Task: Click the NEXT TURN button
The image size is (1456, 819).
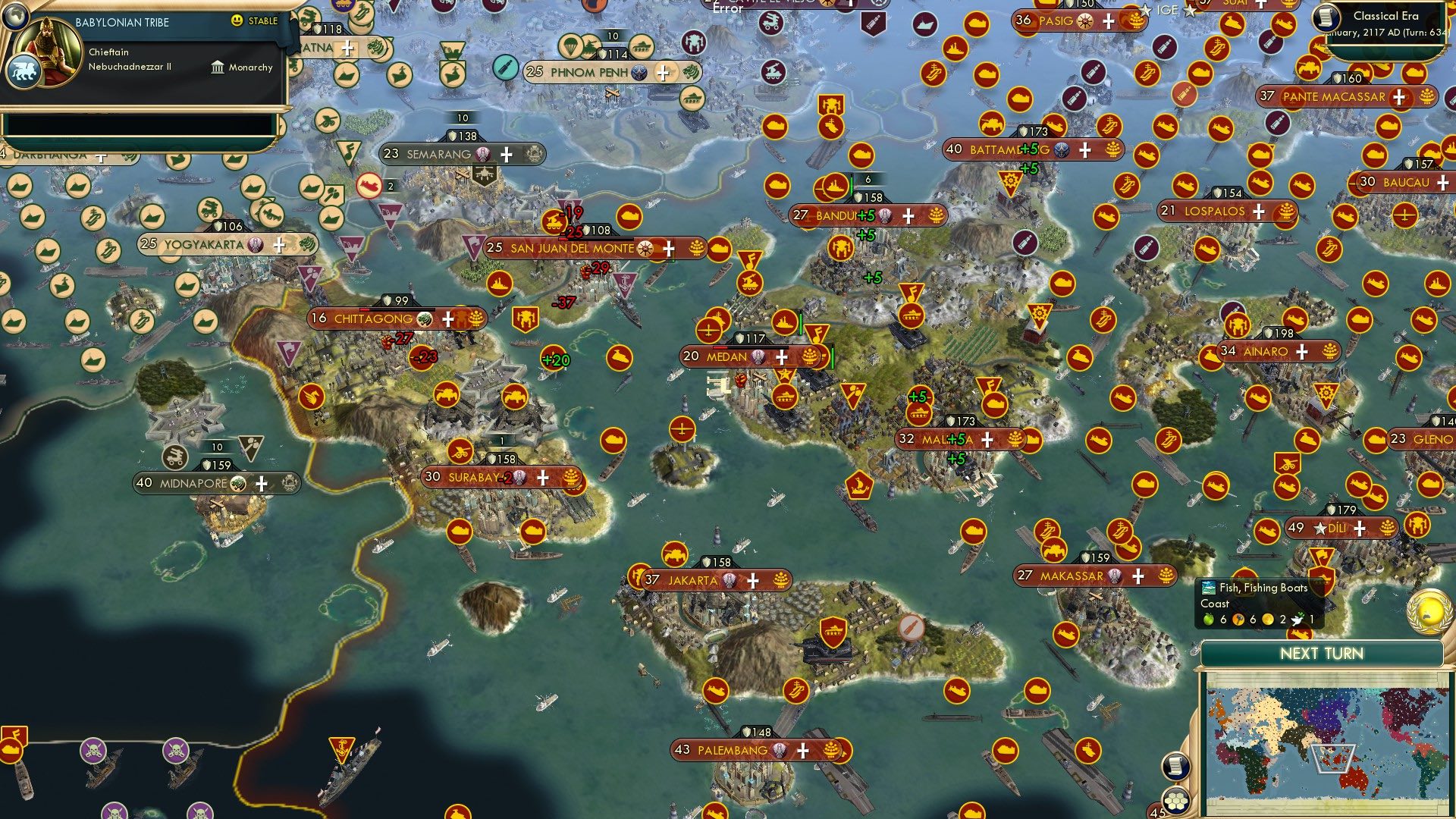Action: pyautogui.click(x=1323, y=653)
